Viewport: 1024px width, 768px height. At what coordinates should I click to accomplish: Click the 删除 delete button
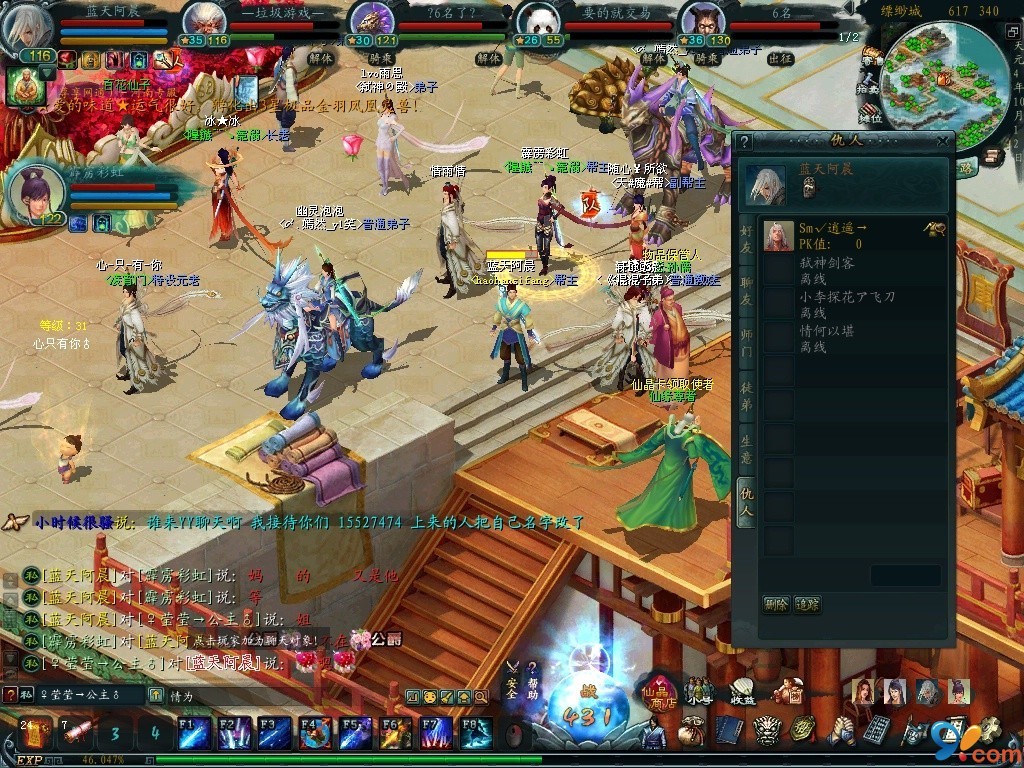coord(776,604)
